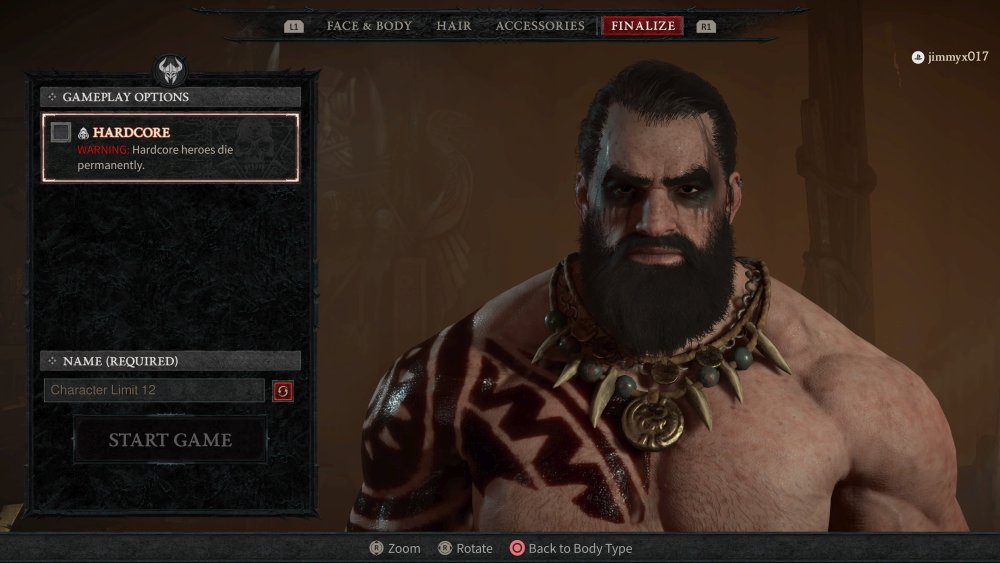Generate a random name with the red button
The height and width of the screenshot is (563, 1000).
coord(283,391)
